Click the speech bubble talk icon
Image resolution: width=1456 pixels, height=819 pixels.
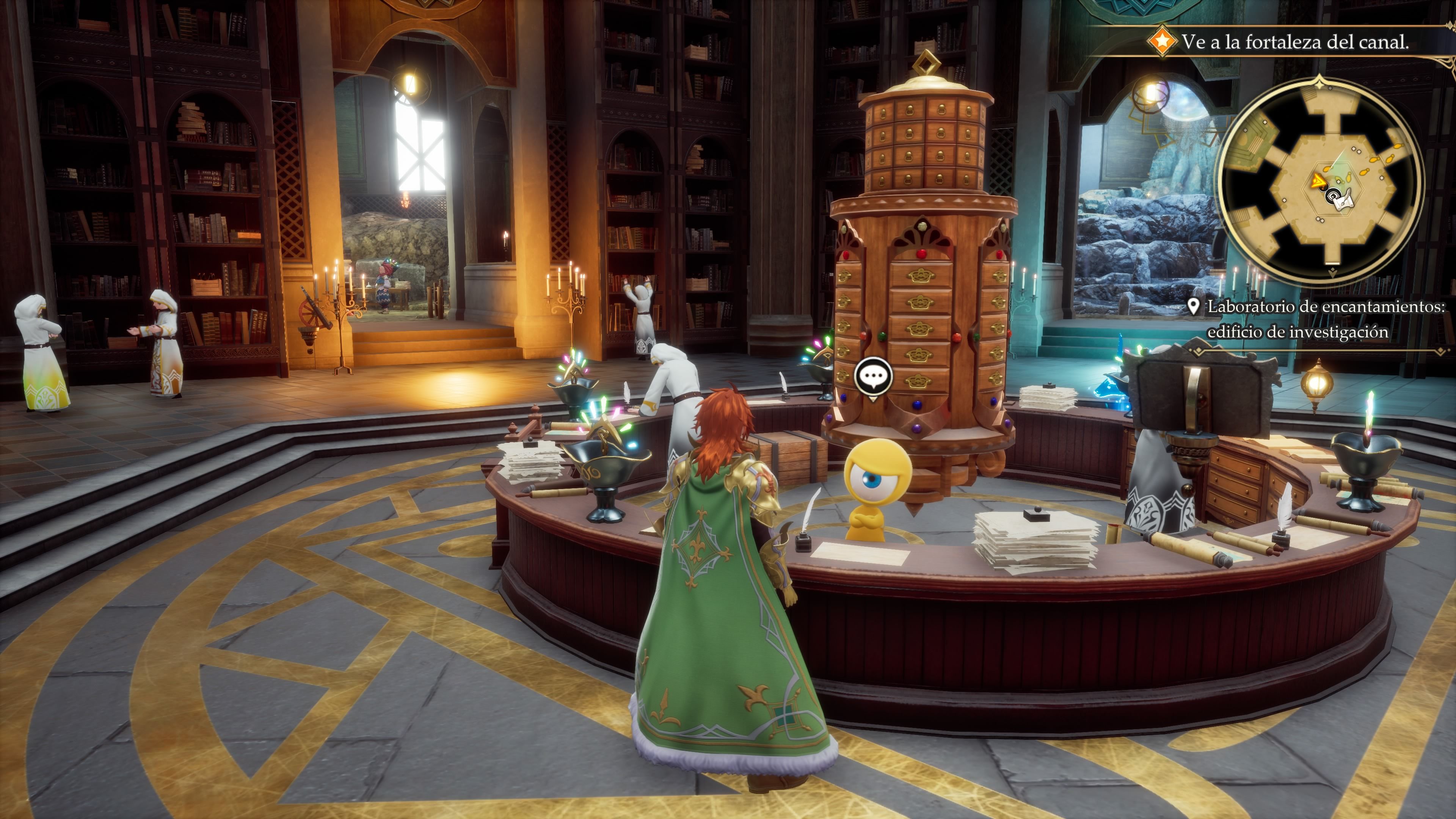(x=873, y=376)
